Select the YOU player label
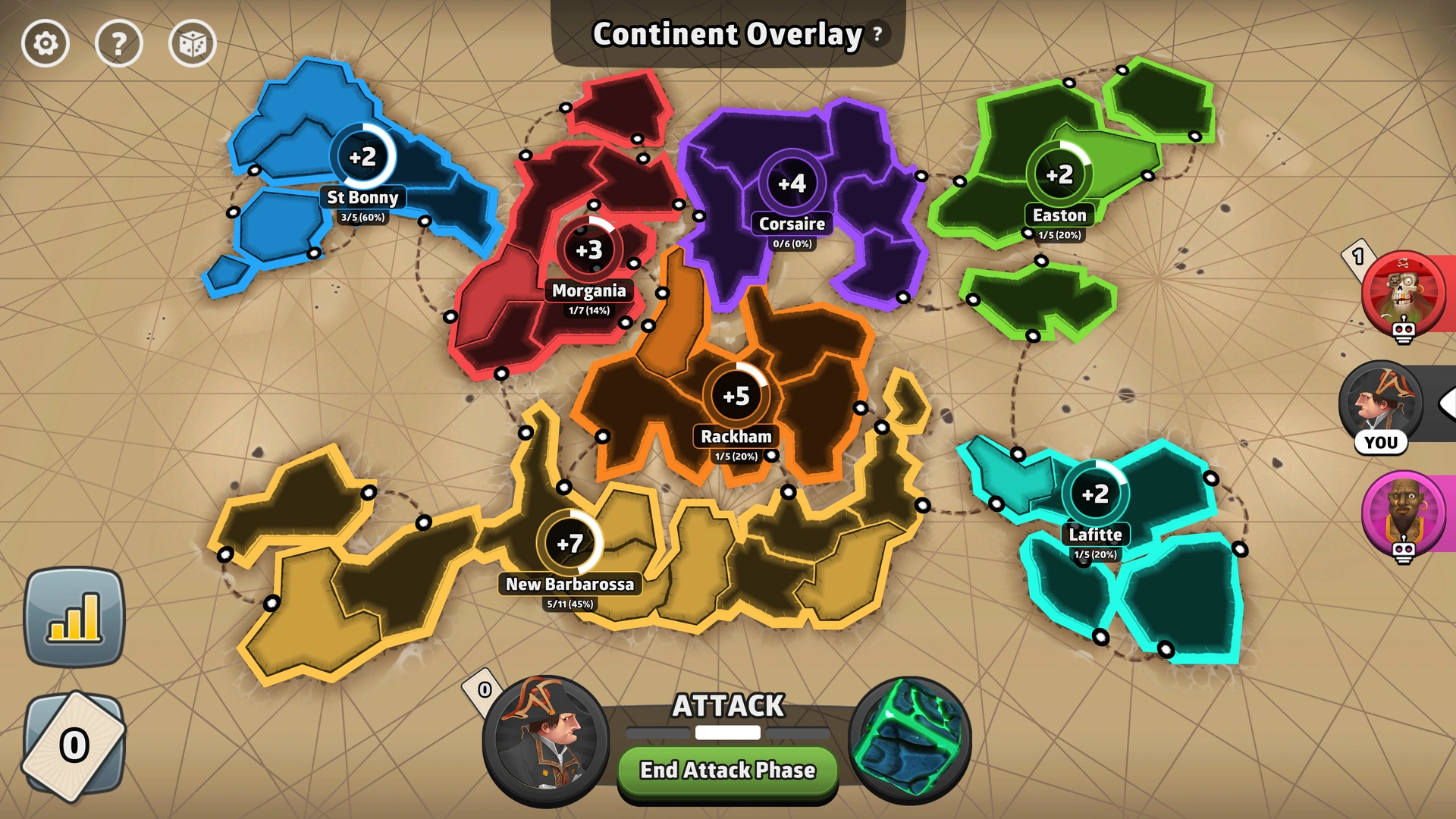The width and height of the screenshot is (1456, 819). tap(1380, 442)
